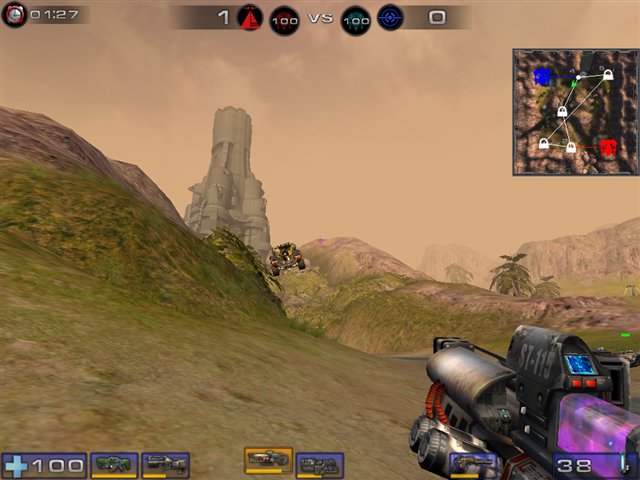The width and height of the screenshot is (640, 480).
Task: Click the red team triangle emblem
Action: tap(250, 17)
